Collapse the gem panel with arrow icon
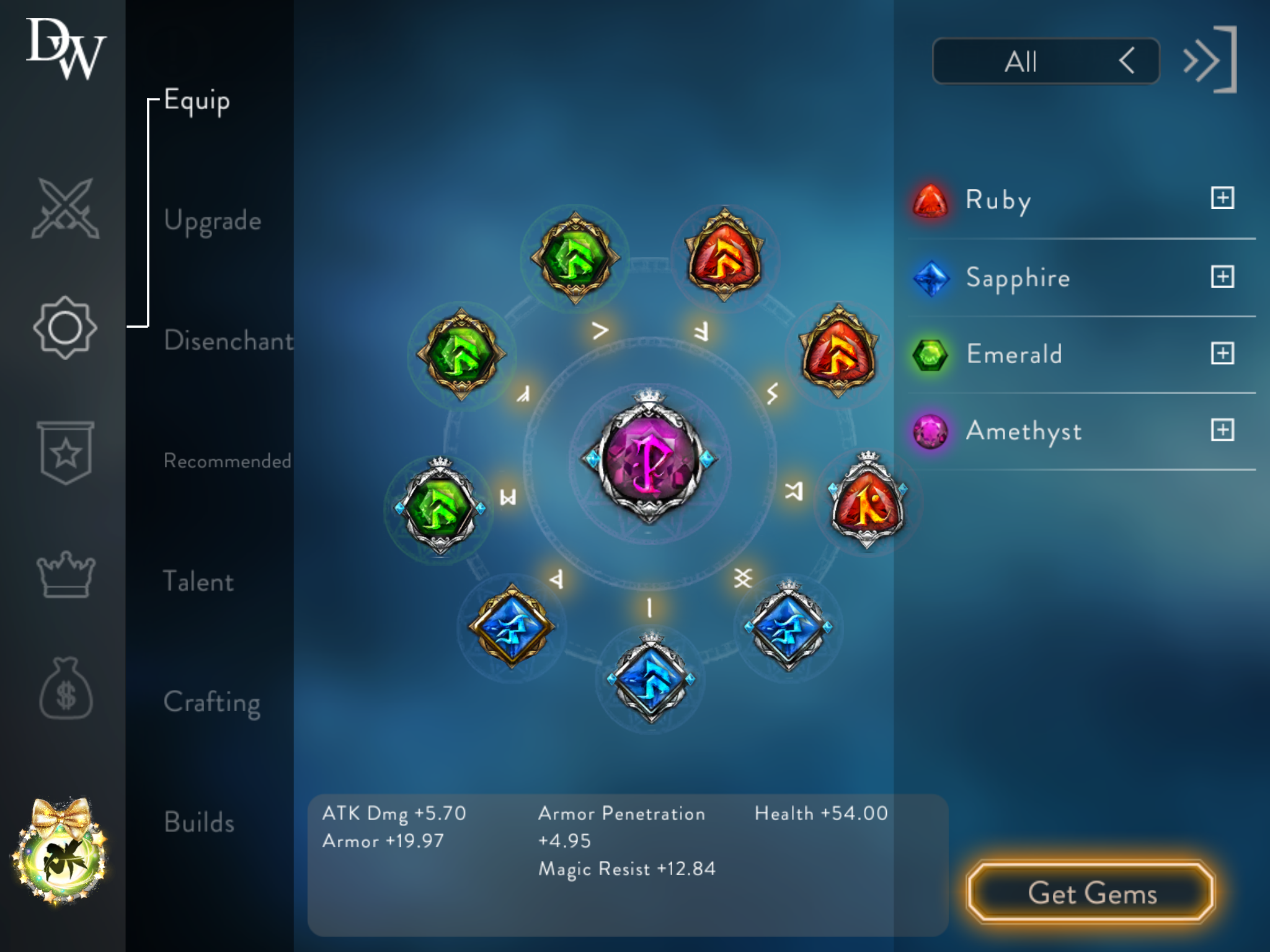Screen dimensions: 1270x952 pyautogui.click(x=1209, y=60)
